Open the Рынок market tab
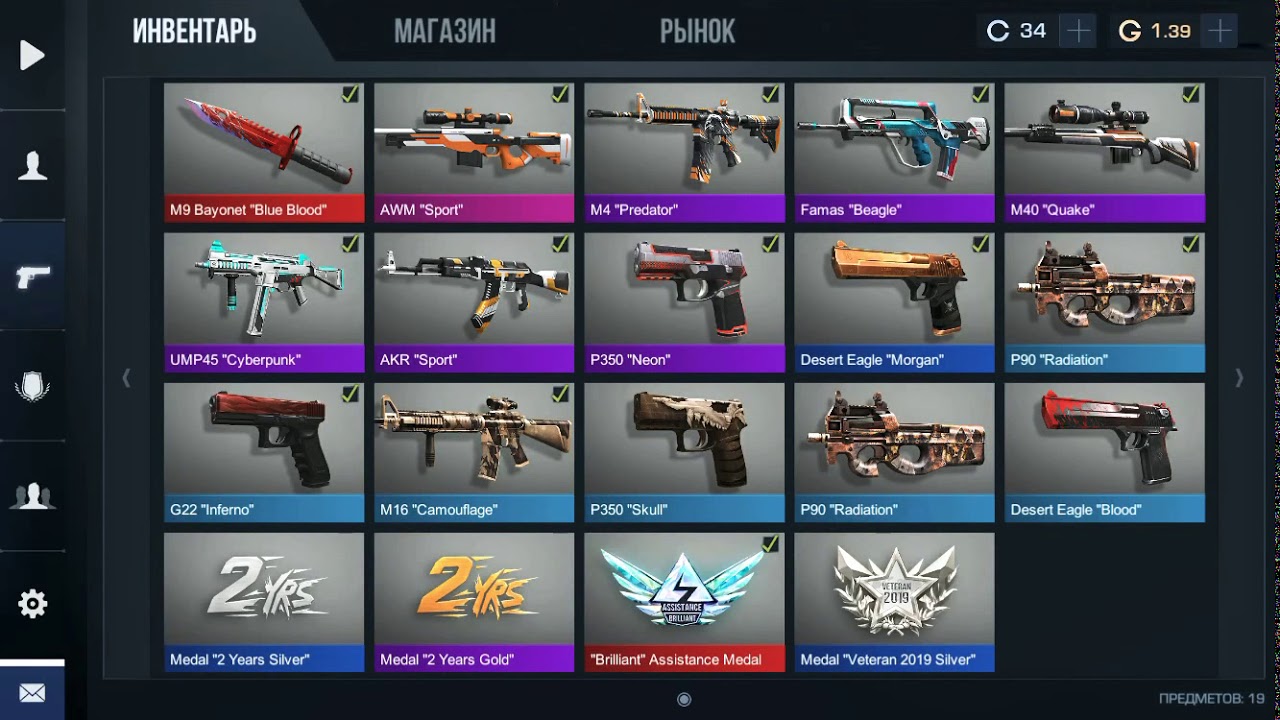The height and width of the screenshot is (720, 1280). coord(697,32)
